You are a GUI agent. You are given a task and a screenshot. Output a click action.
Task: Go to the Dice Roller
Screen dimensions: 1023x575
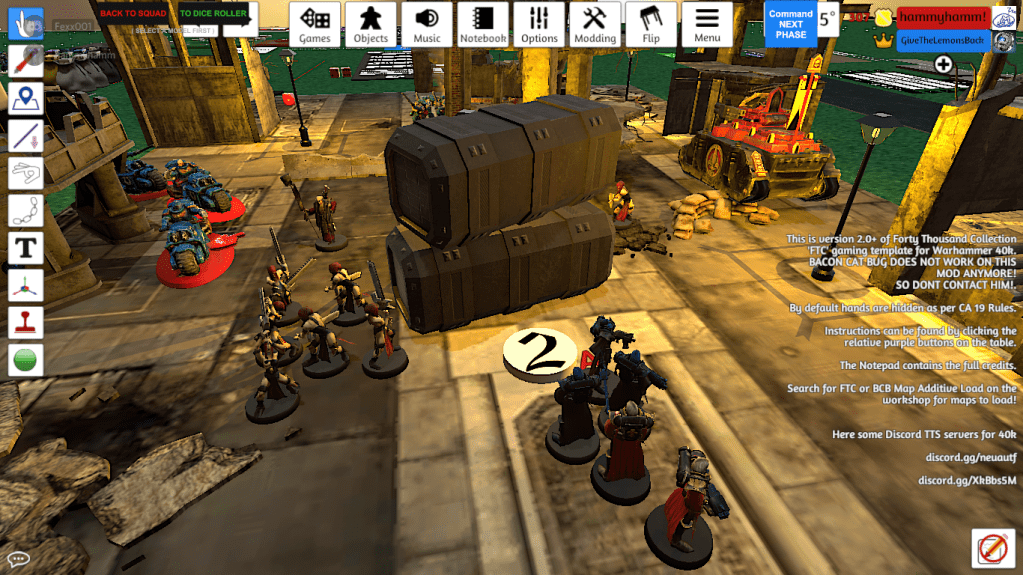click(x=213, y=13)
